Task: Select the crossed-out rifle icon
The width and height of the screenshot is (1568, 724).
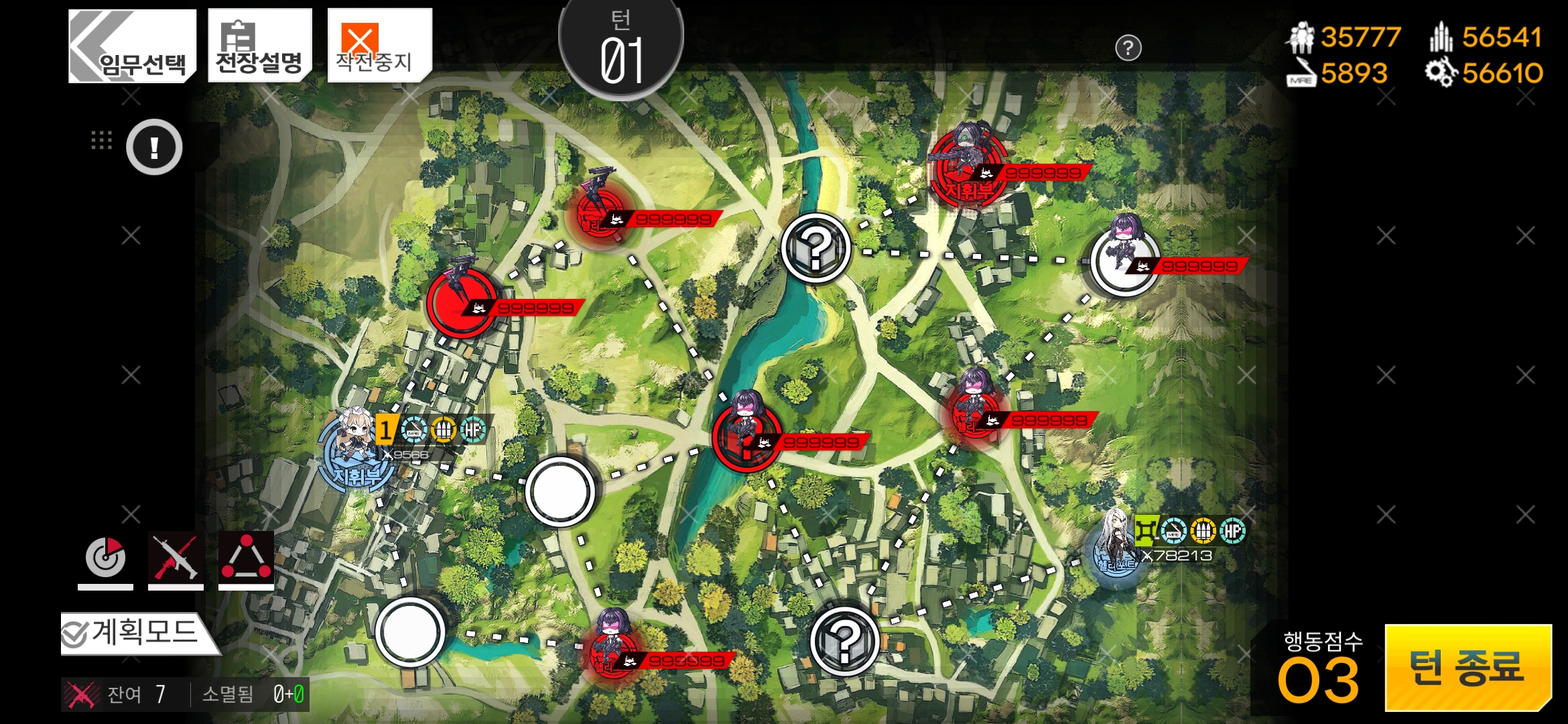Action: click(176, 558)
